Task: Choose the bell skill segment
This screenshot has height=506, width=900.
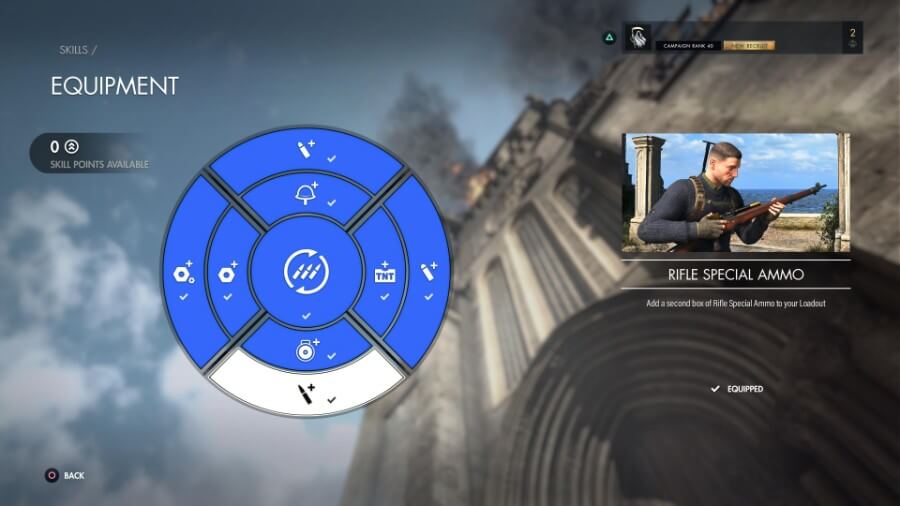Action: (x=307, y=190)
